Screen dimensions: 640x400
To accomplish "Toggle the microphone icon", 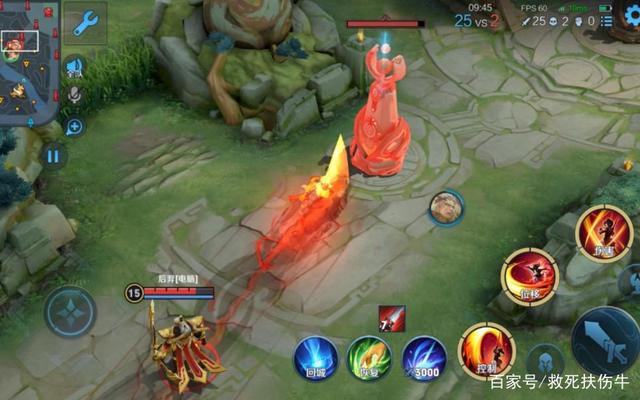I will [73, 96].
